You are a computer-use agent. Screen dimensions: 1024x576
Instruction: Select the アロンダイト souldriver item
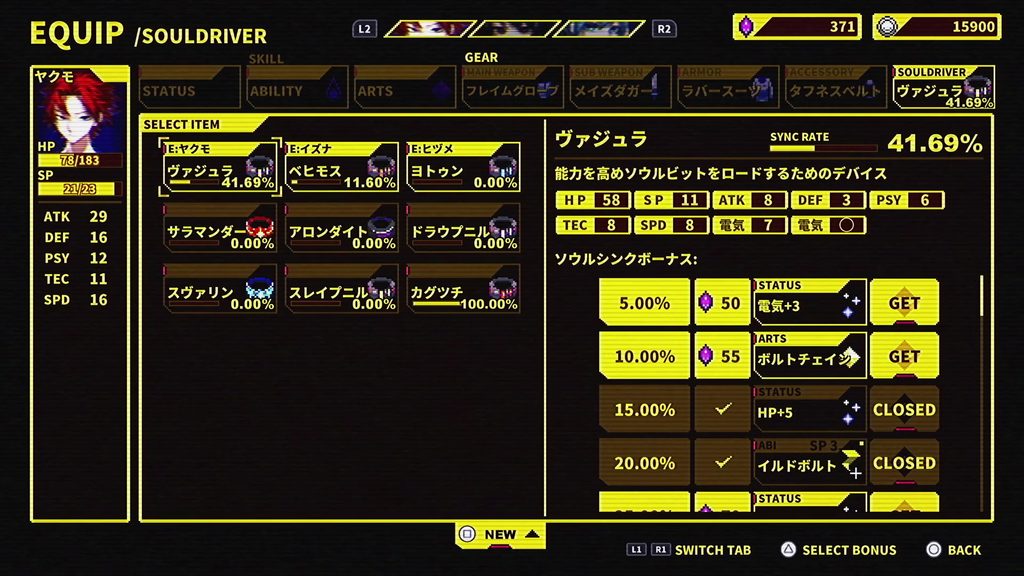pyautogui.click(x=341, y=229)
